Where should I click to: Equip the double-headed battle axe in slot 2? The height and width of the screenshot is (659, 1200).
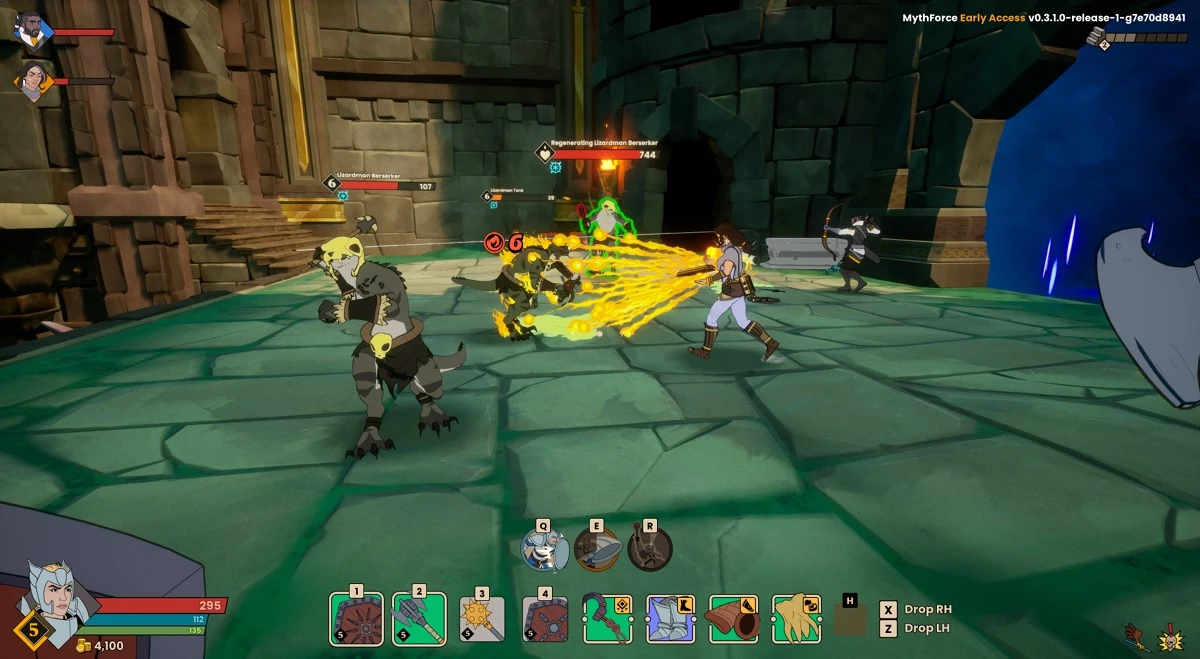(x=419, y=620)
